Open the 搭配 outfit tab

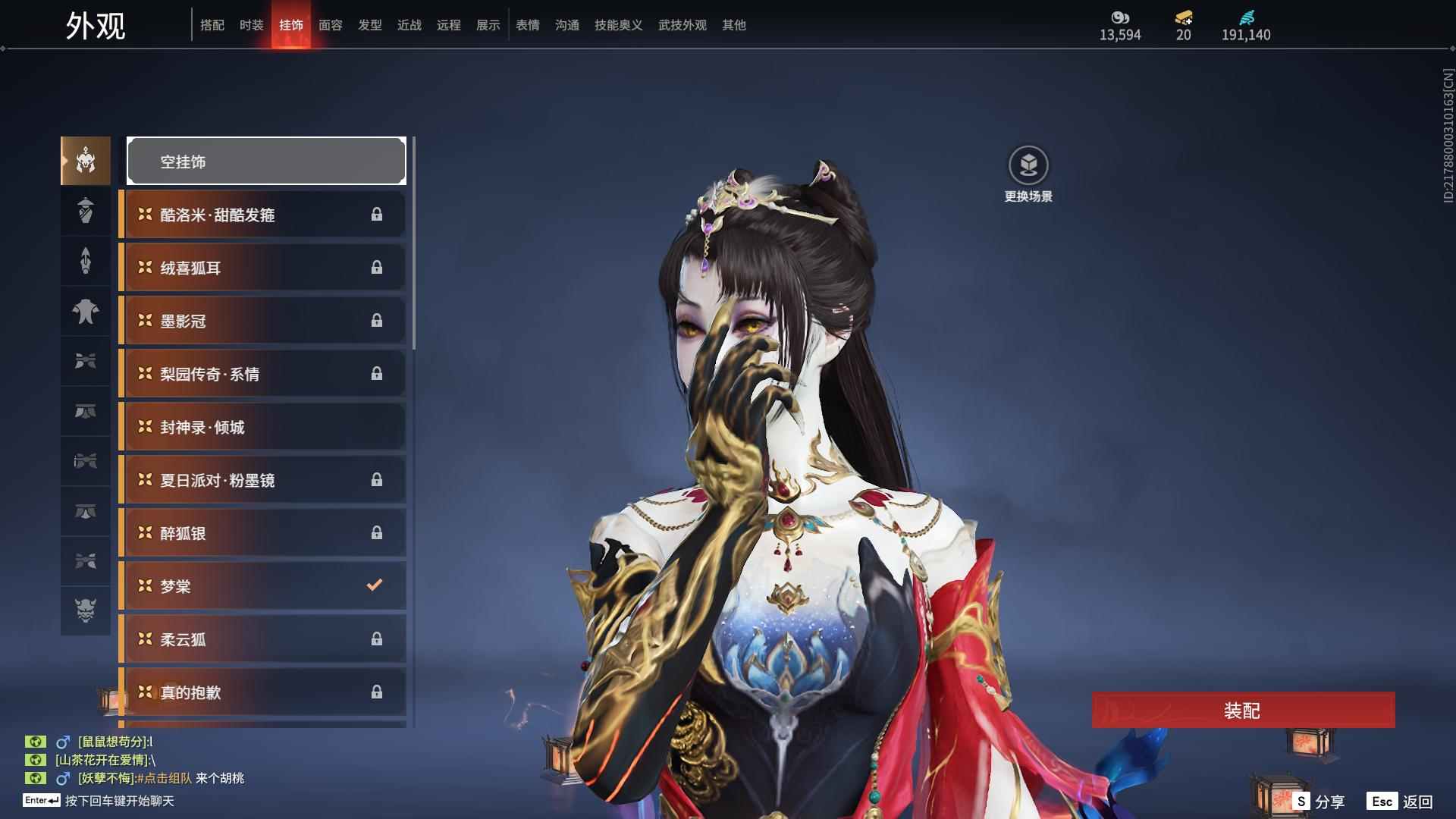click(x=212, y=25)
